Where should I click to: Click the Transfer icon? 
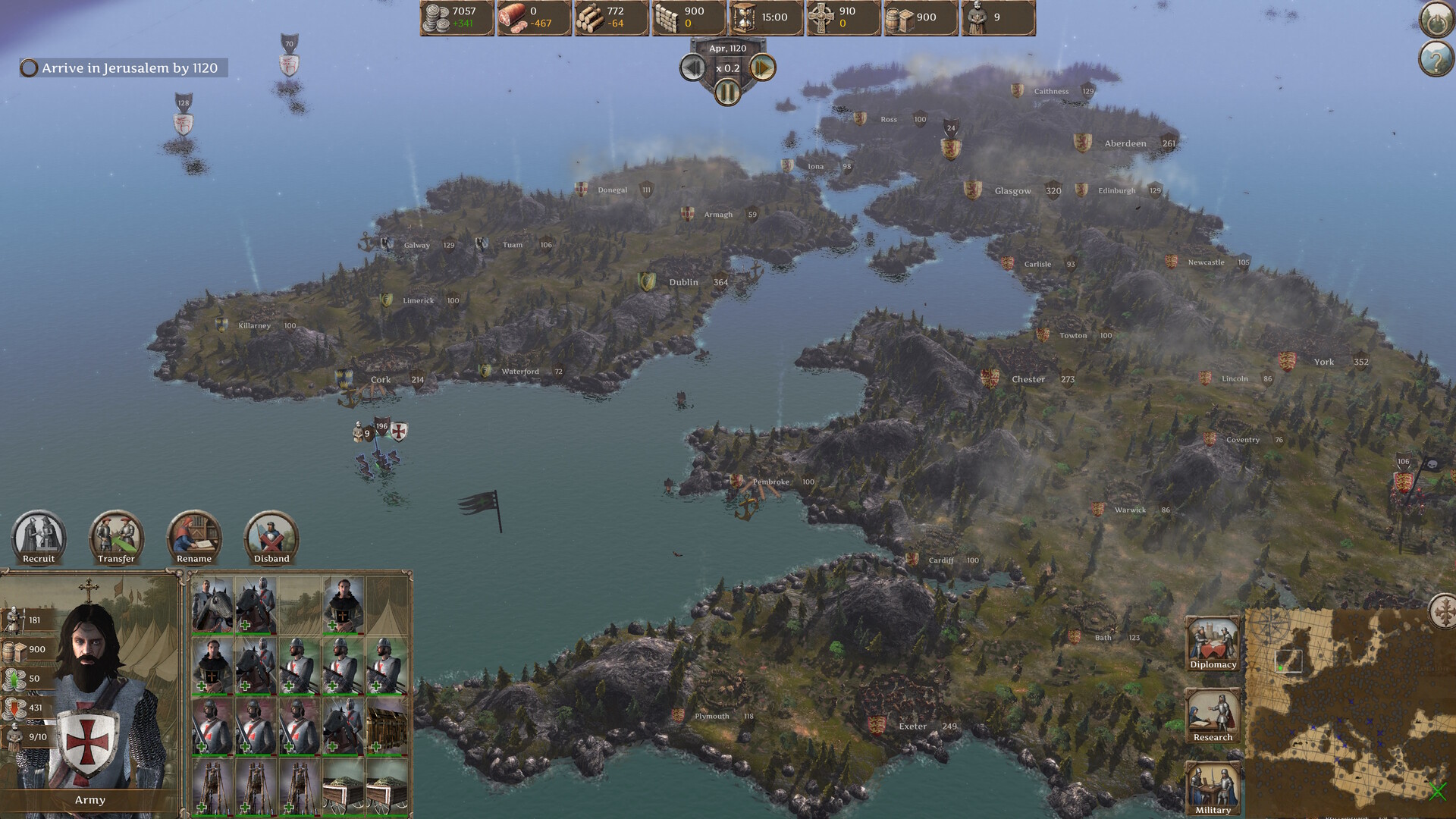point(115,538)
